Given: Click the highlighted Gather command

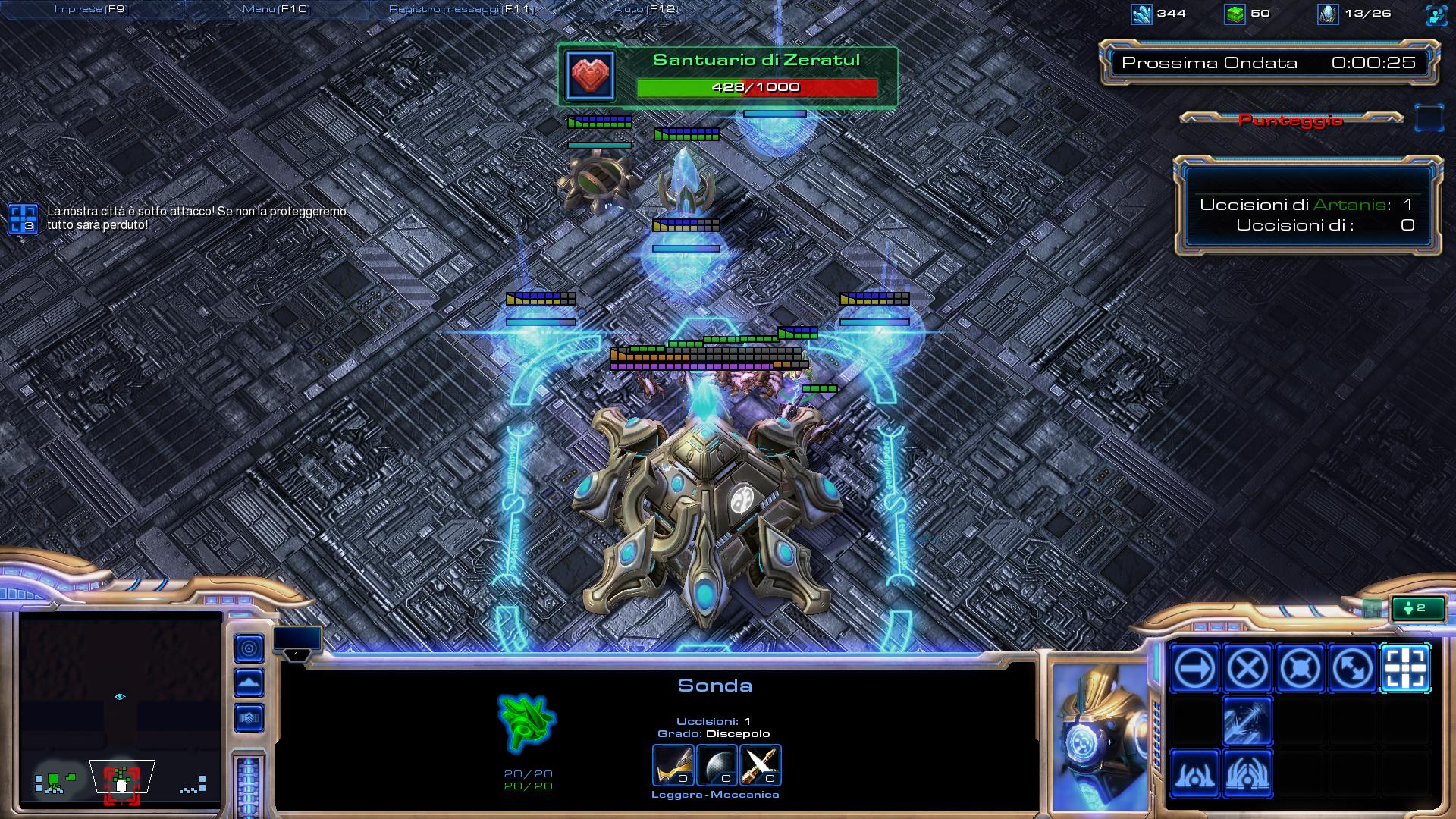Looking at the screenshot, I should point(1405,669).
